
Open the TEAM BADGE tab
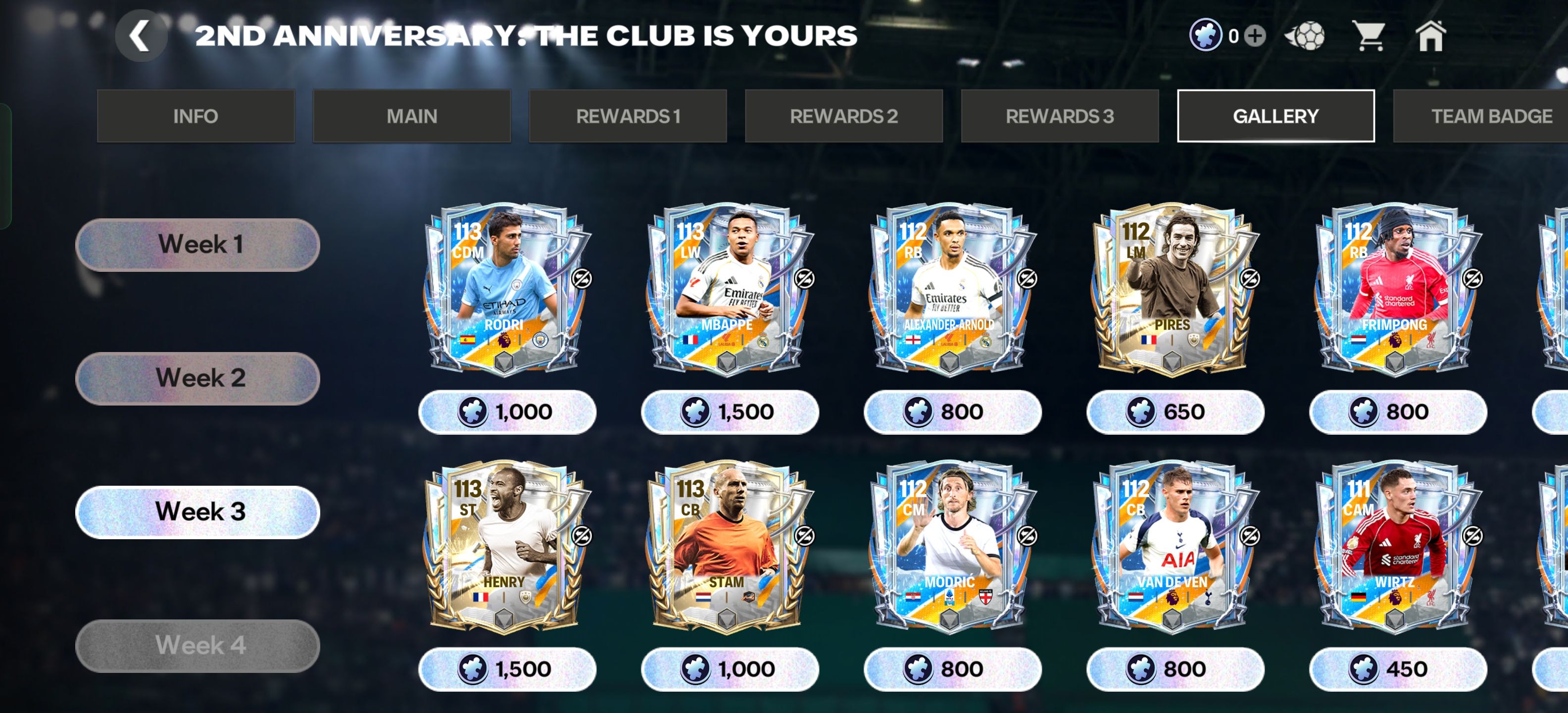coord(1485,116)
